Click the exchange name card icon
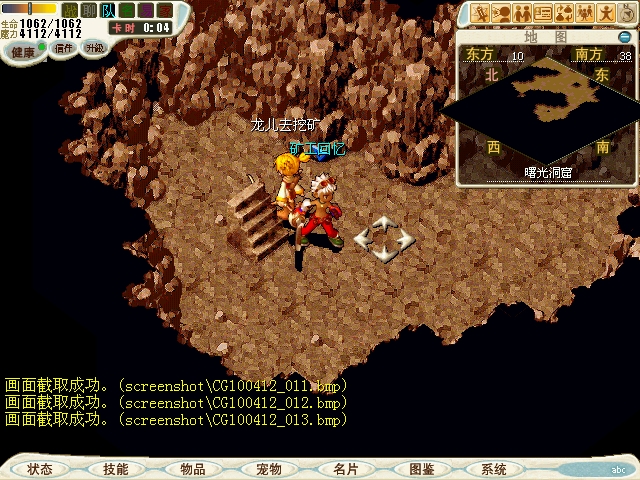 click(544, 13)
